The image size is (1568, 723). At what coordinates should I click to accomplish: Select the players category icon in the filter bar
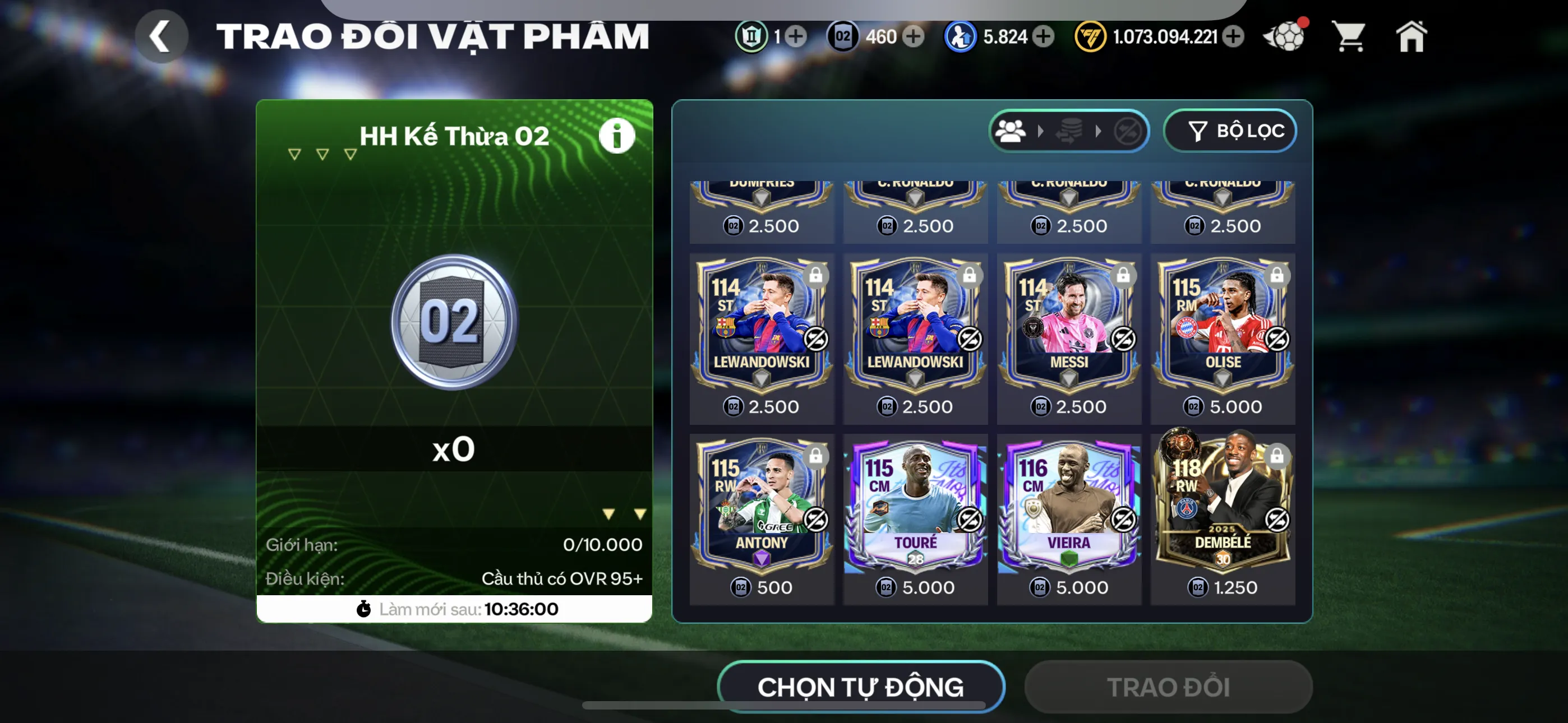tap(1013, 132)
